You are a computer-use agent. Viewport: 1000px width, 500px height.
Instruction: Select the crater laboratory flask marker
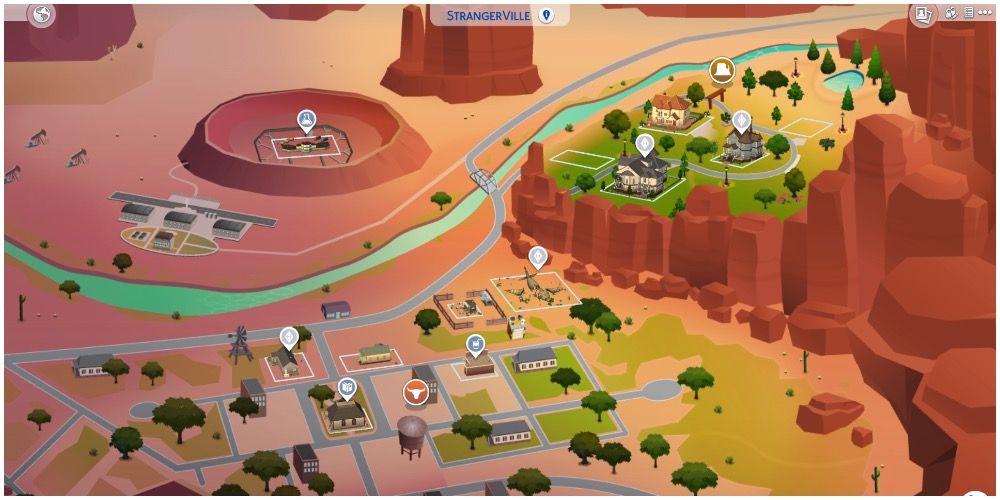pyautogui.click(x=306, y=122)
